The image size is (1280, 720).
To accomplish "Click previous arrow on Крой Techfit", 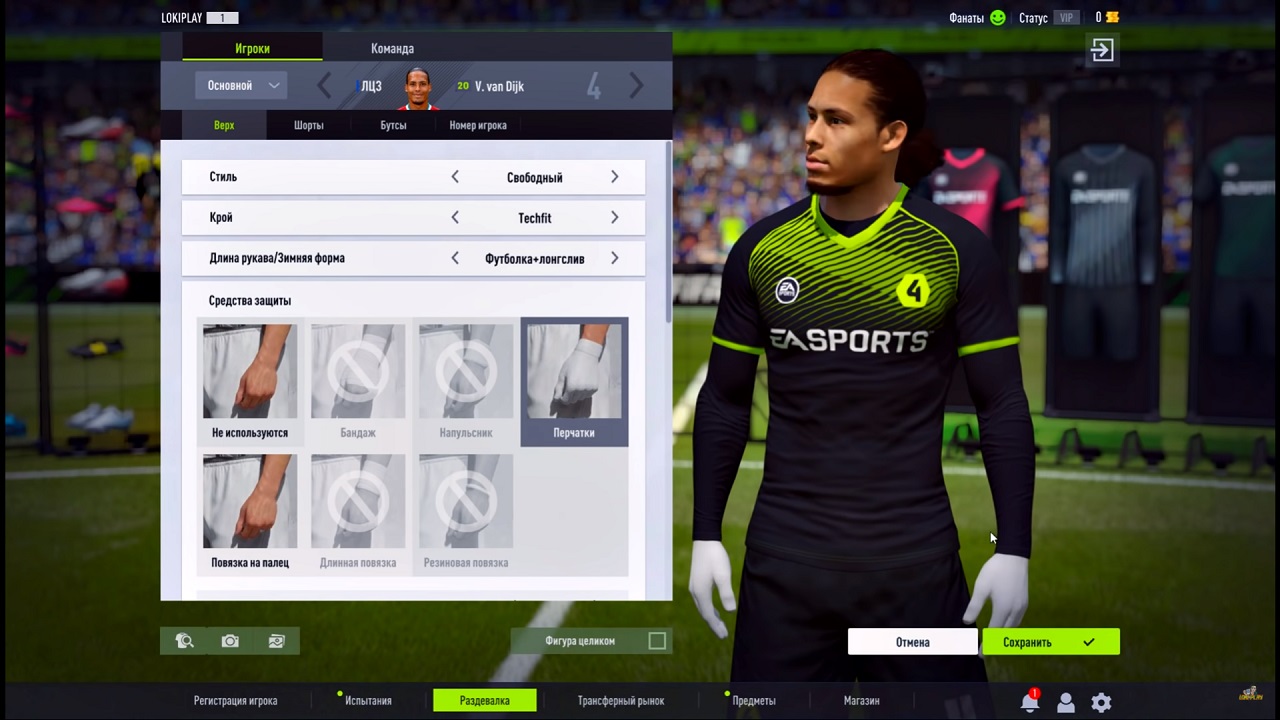I will [x=455, y=217].
